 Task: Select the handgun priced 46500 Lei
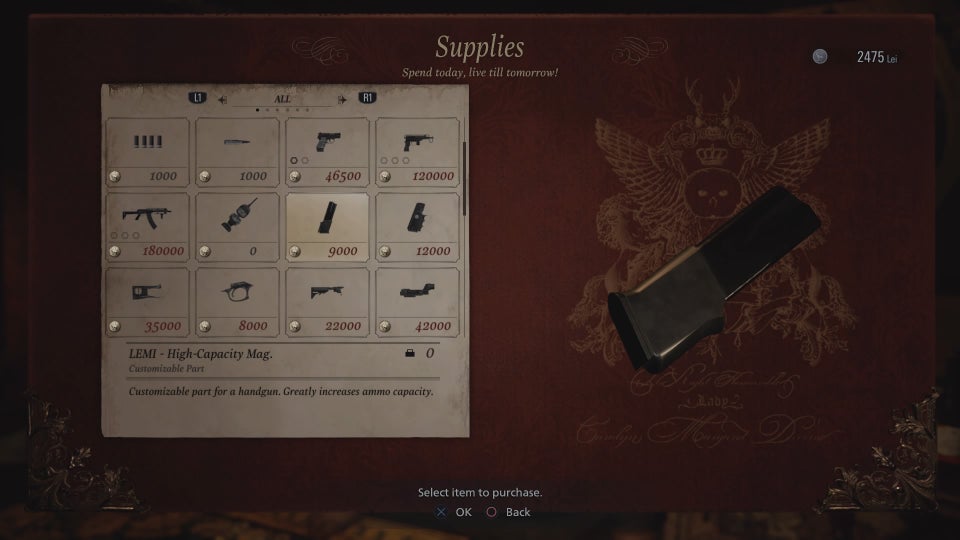[x=327, y=151]
